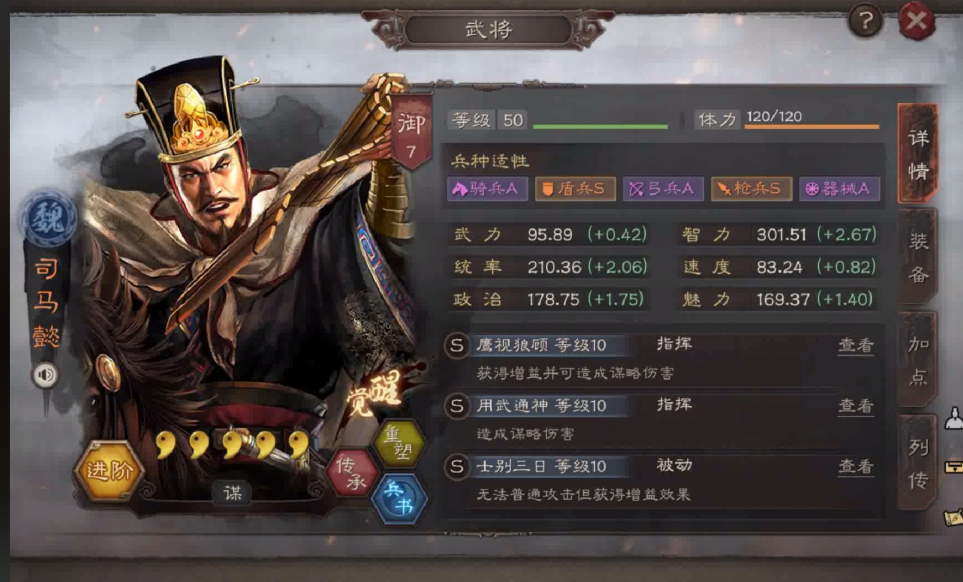Viewport: 963px width, 582px height.
Task: Tap the 弓兵A troop aptitude badge
Action: [663, 188]
